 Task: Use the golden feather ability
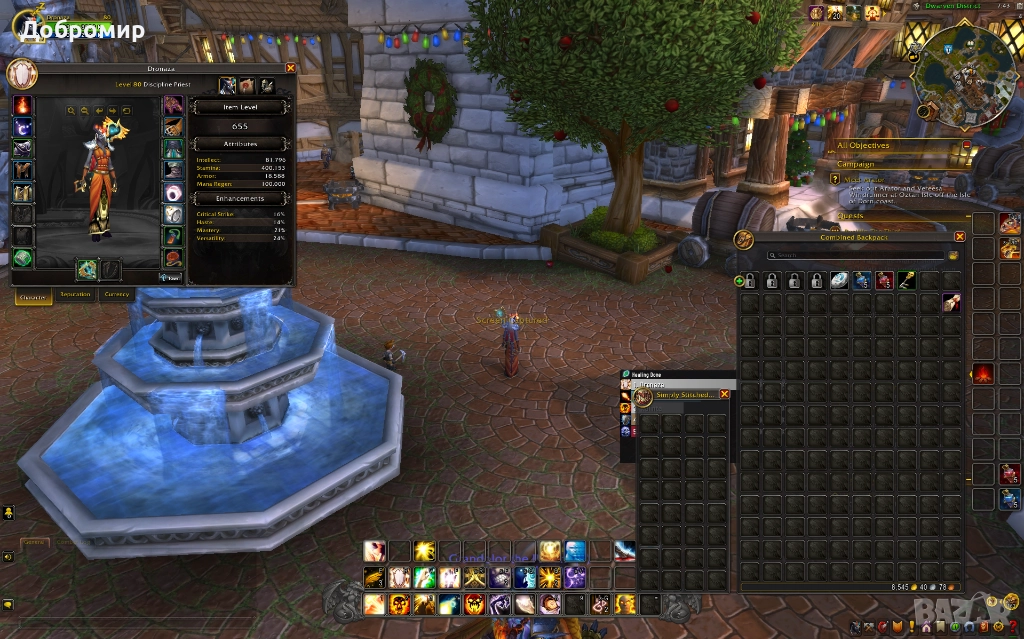pos(374,577)
